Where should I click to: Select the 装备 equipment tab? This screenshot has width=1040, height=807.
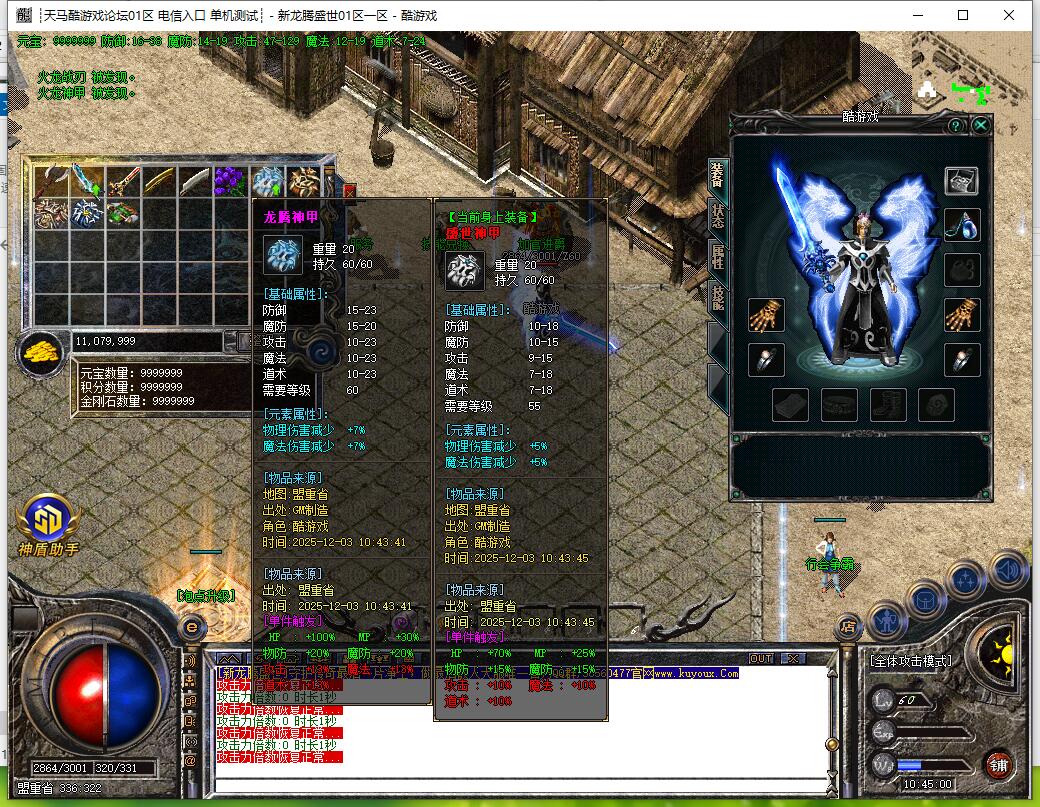(x=718, y=174)
